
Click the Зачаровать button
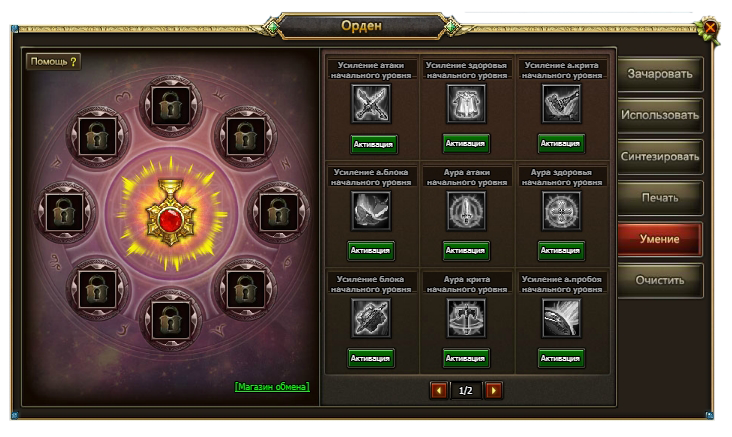click(659, 74)
